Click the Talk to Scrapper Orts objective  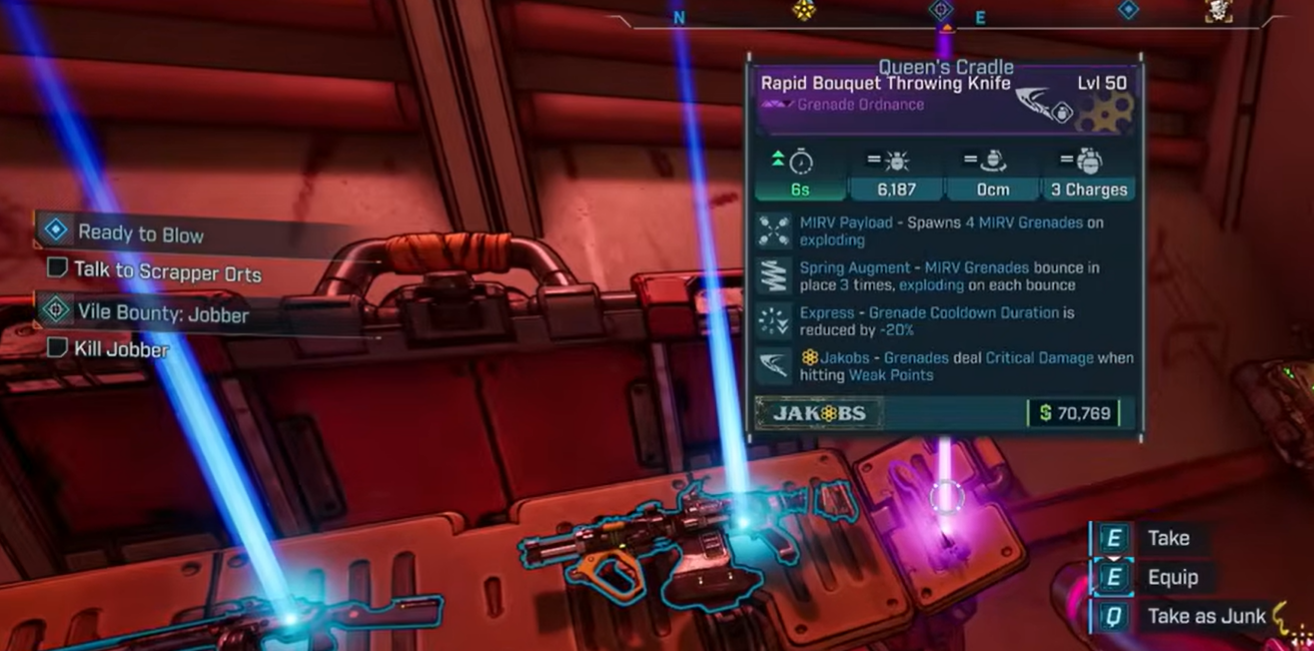point(167,272)
